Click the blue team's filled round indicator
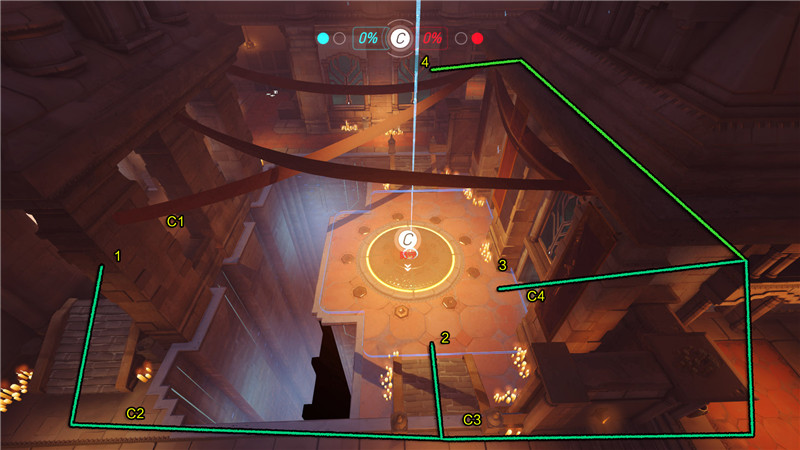The width and height of the screenshot is (800, 450). coord(323,39)
